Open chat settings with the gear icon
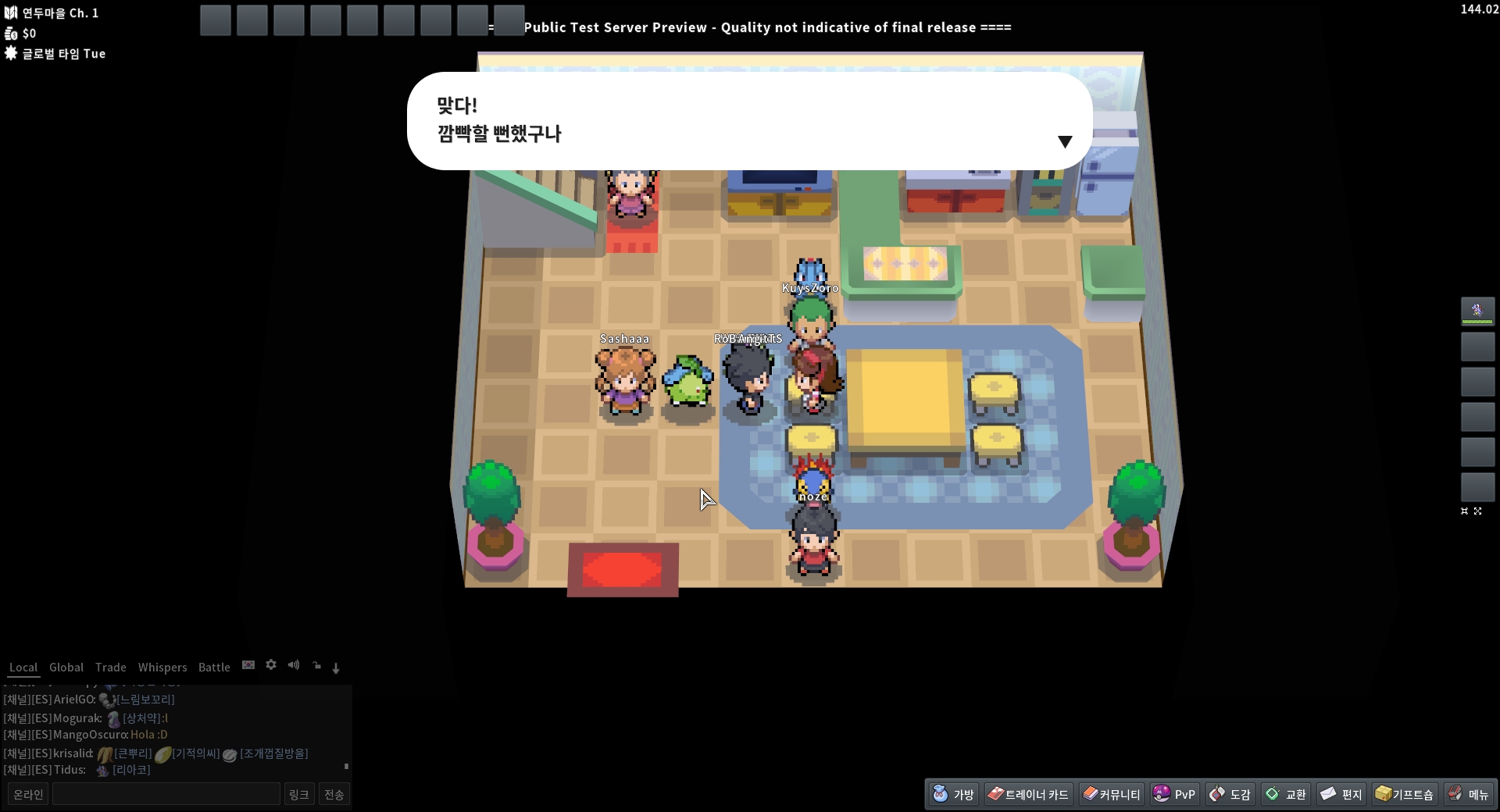 (x=271, y=665)
